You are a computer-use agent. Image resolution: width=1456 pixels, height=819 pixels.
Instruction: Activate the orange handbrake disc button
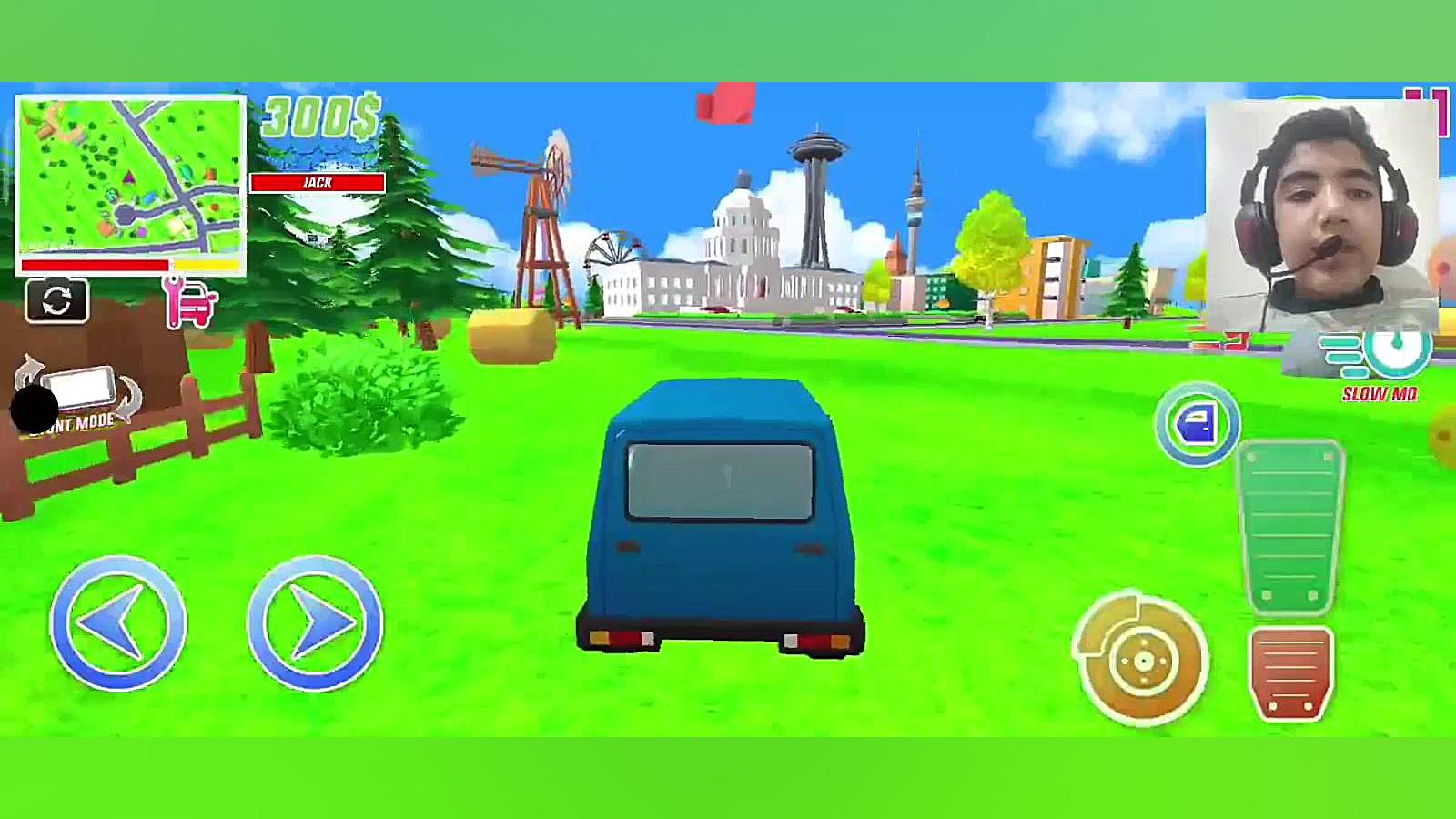click(1142, 659)
